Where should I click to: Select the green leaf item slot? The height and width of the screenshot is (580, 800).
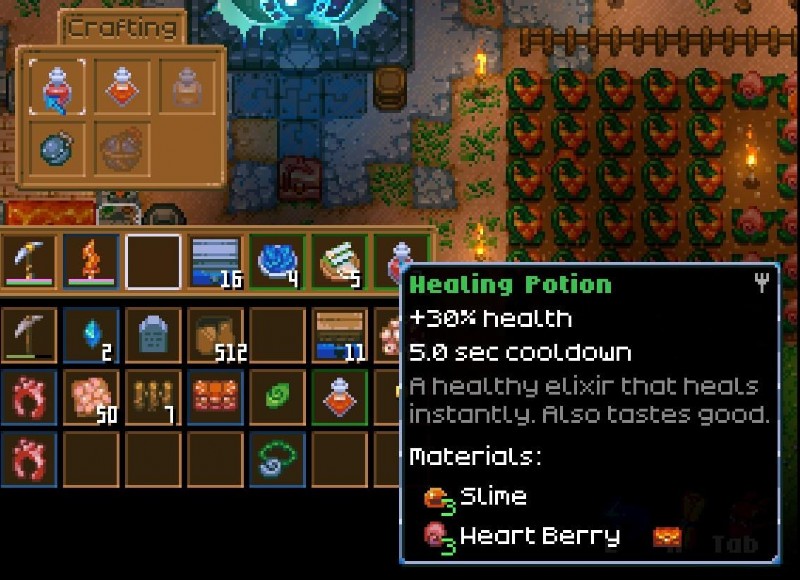[277, 397]
